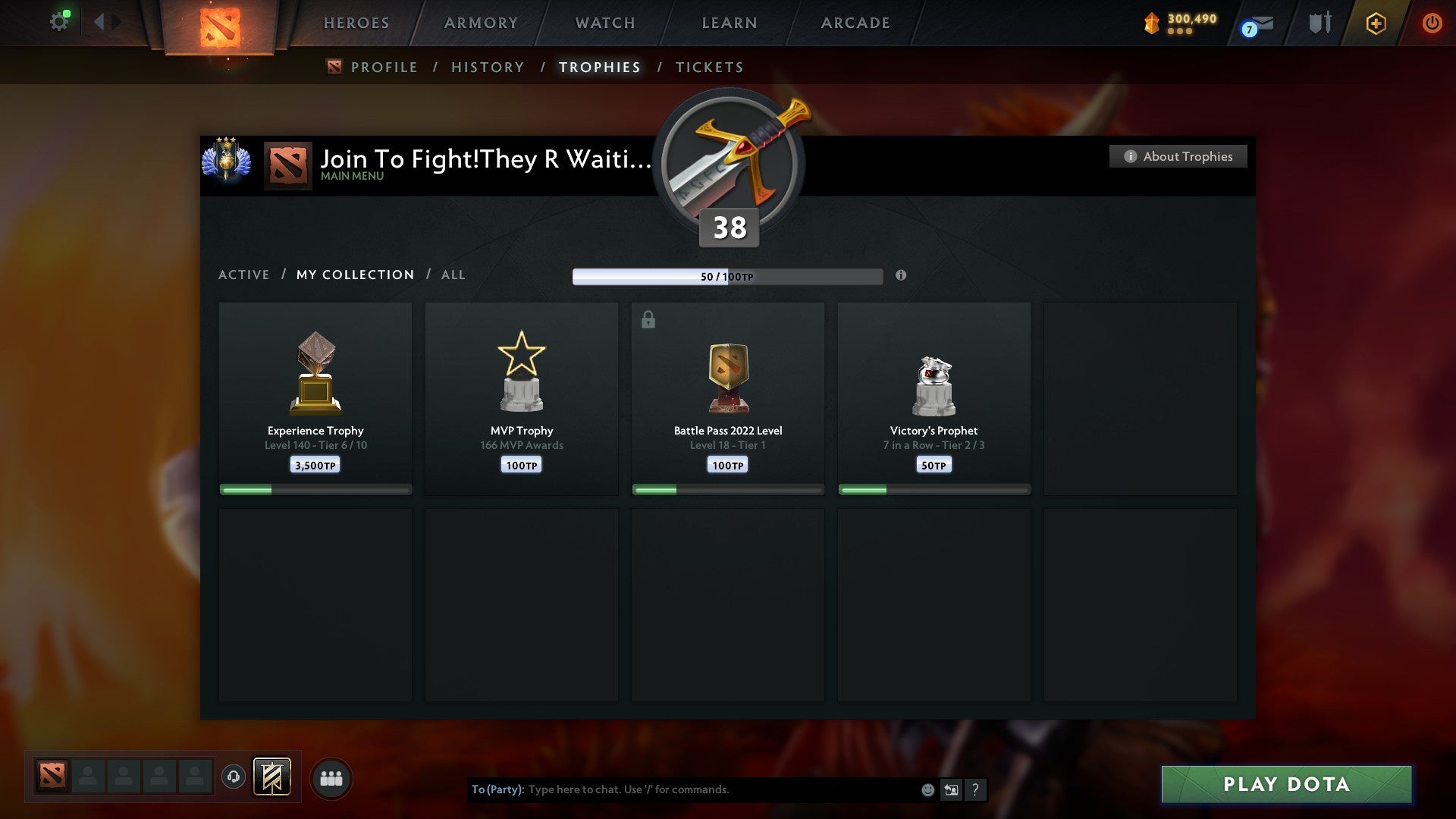The height and width of the screenshot is (819, 1456).
Task: Toggle party voice chat with headset icon
Action: (x=233, y=777)
